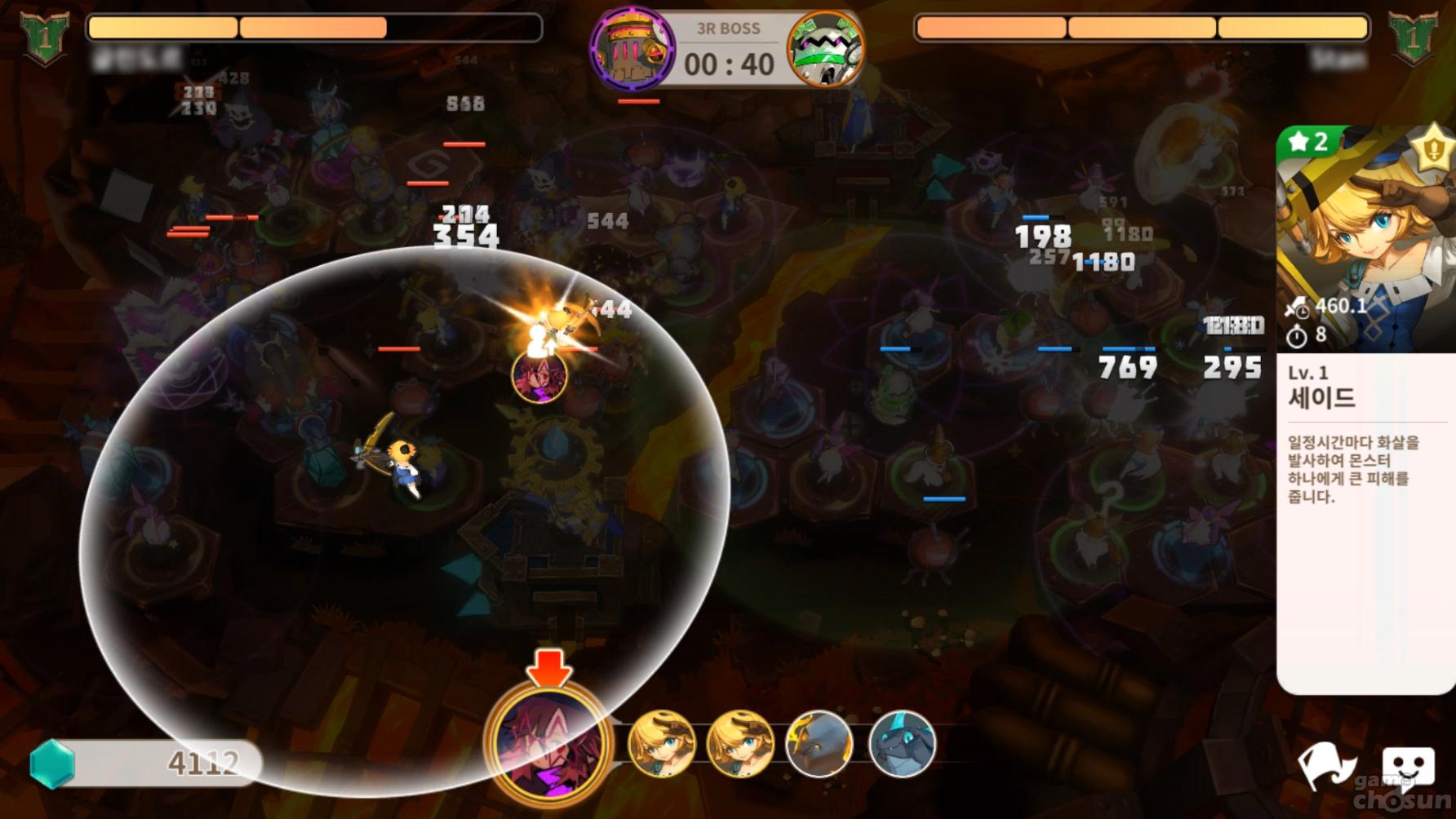Choose the stone golem unit icon
This screenshot has width=1456, height=819.
[x=819, y=743]
